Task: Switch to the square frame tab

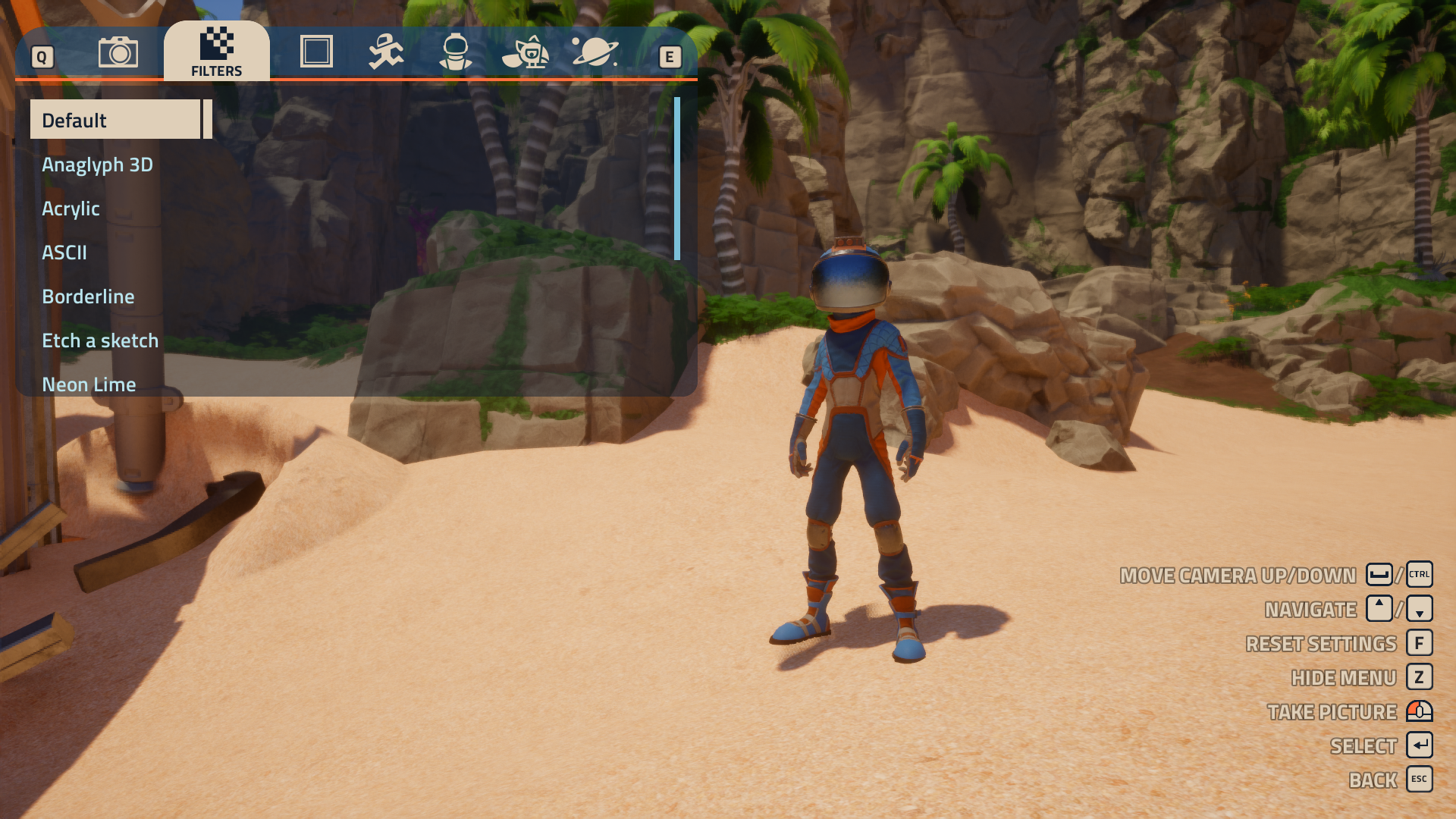Action: coord(316,52)
